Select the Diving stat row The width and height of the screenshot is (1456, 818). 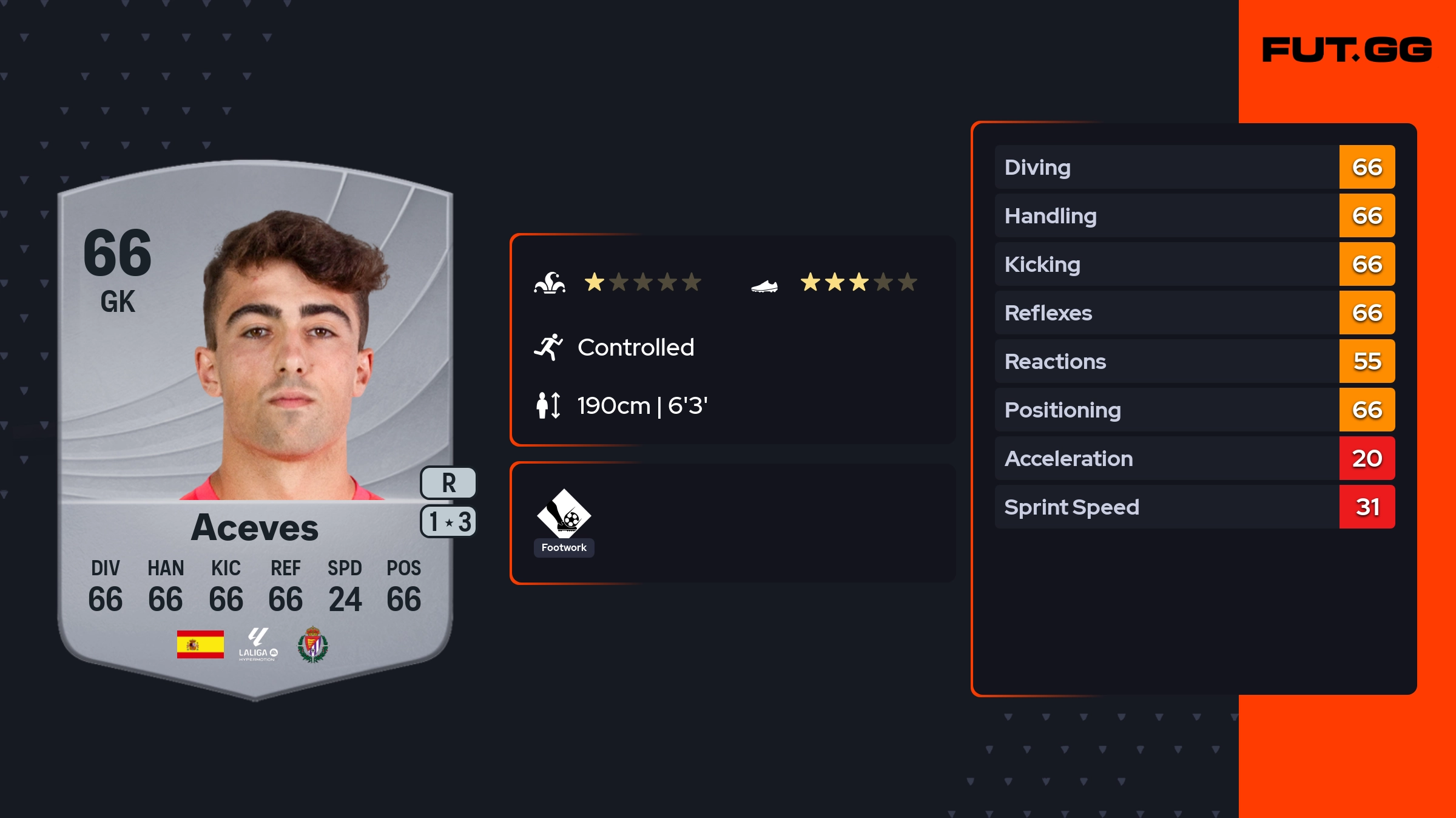point(1194,167)
